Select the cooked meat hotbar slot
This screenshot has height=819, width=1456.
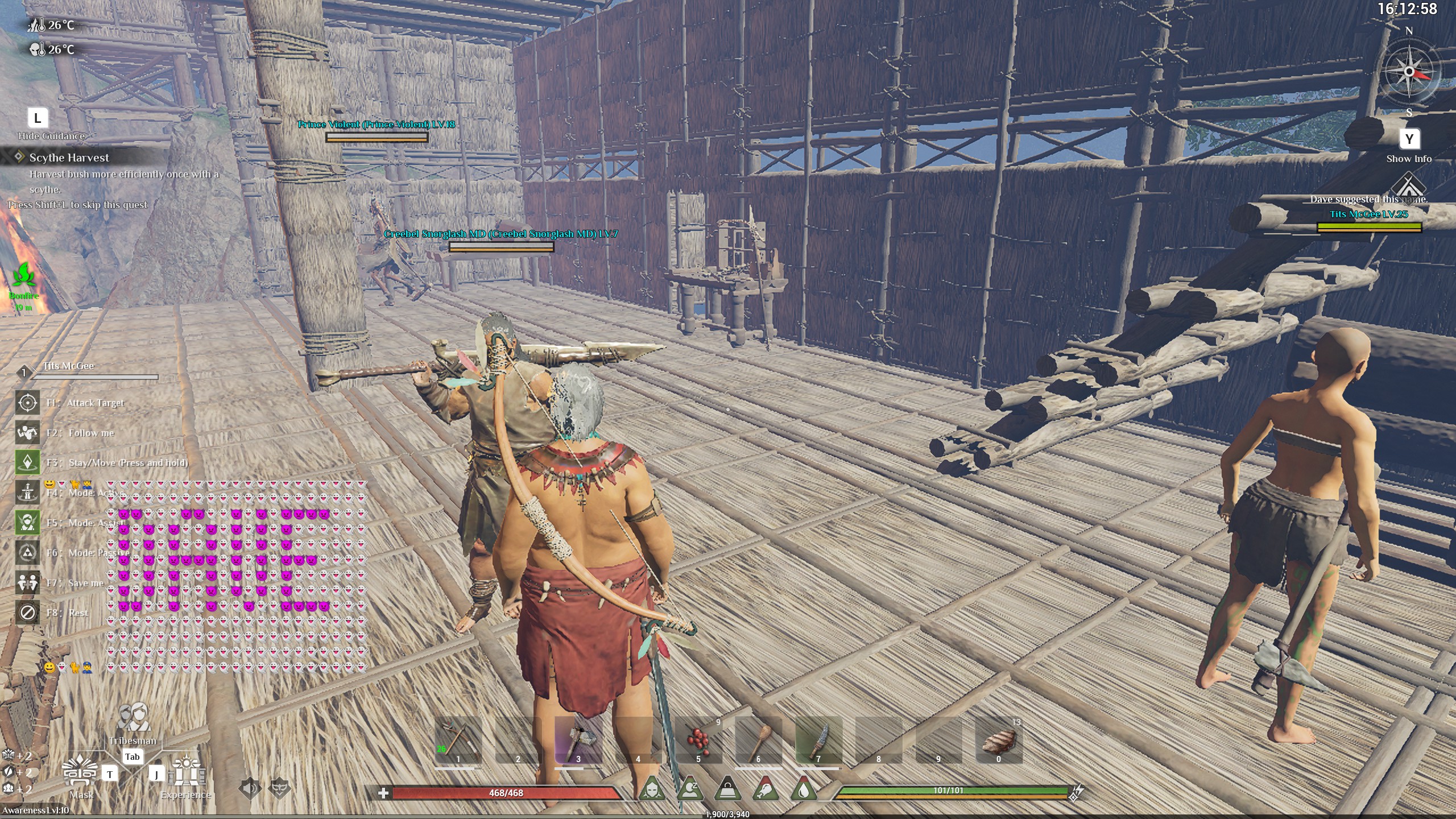998,740
